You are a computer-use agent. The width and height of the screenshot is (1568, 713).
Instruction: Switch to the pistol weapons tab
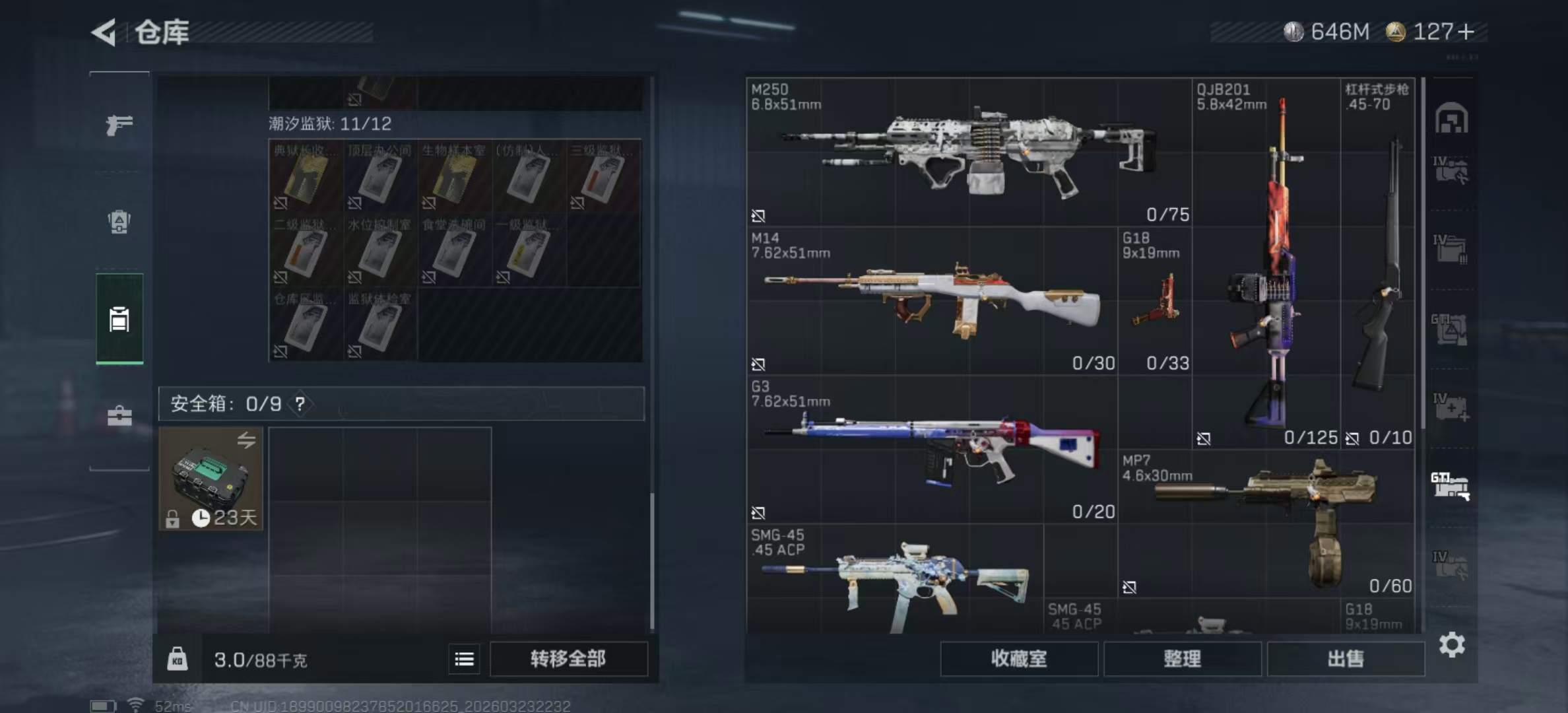119,124
